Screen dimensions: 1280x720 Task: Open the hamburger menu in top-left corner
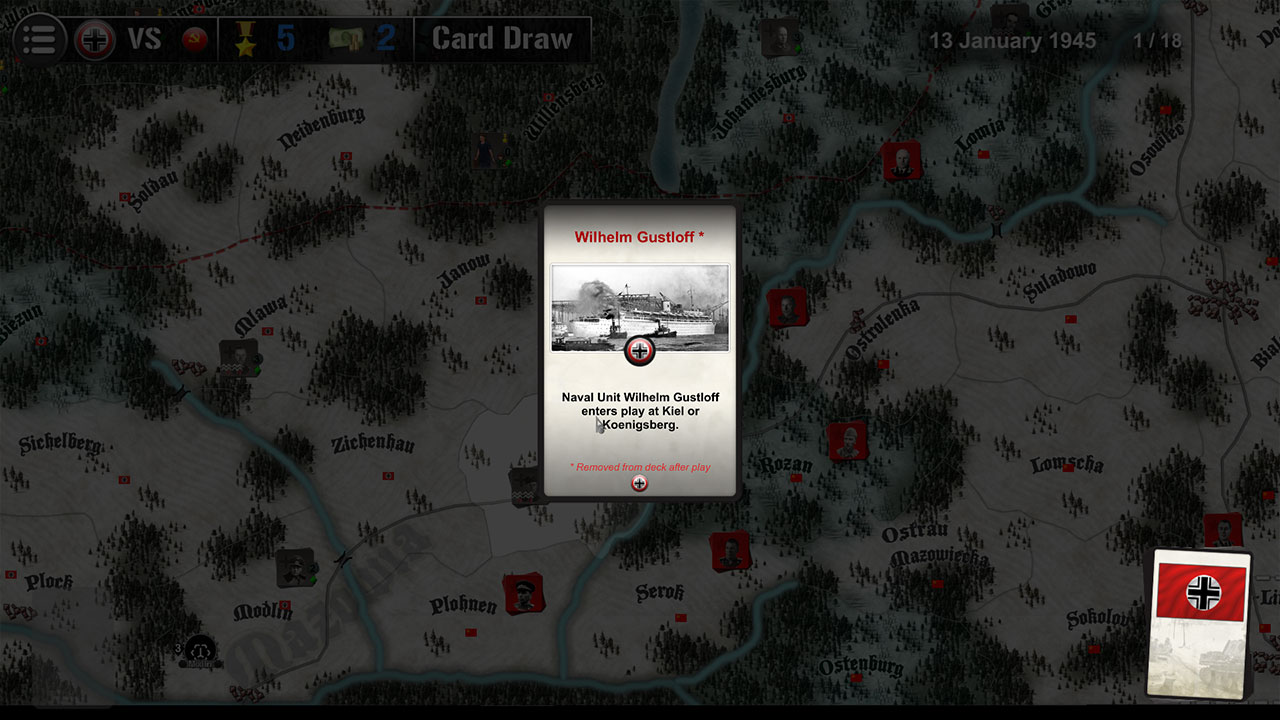(x=38, y=39)
